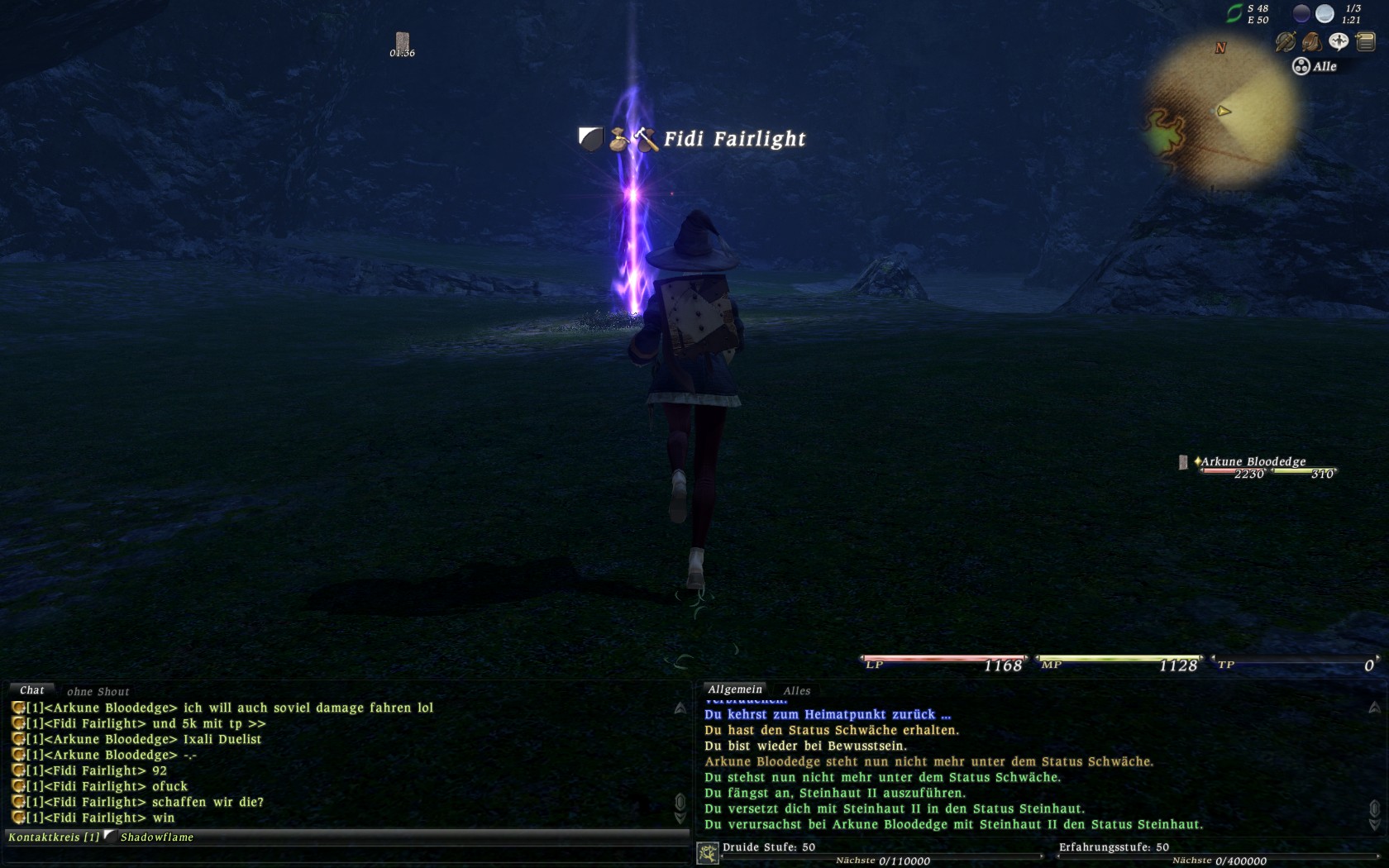Click the chat text input field
This screenshot has height=868, width=1389.
[x=347, y=854]
